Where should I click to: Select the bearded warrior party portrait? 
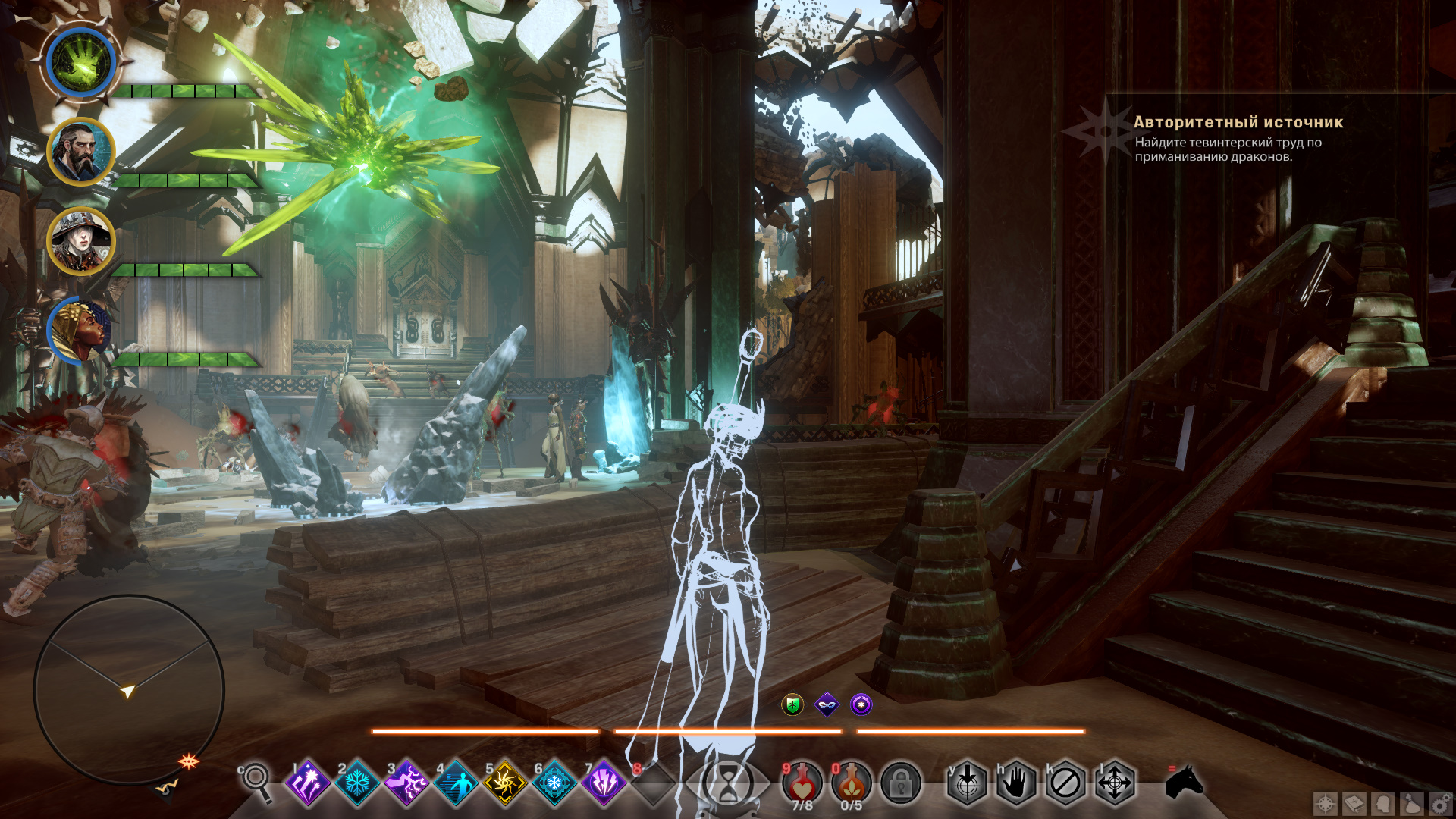click(80, 152)
